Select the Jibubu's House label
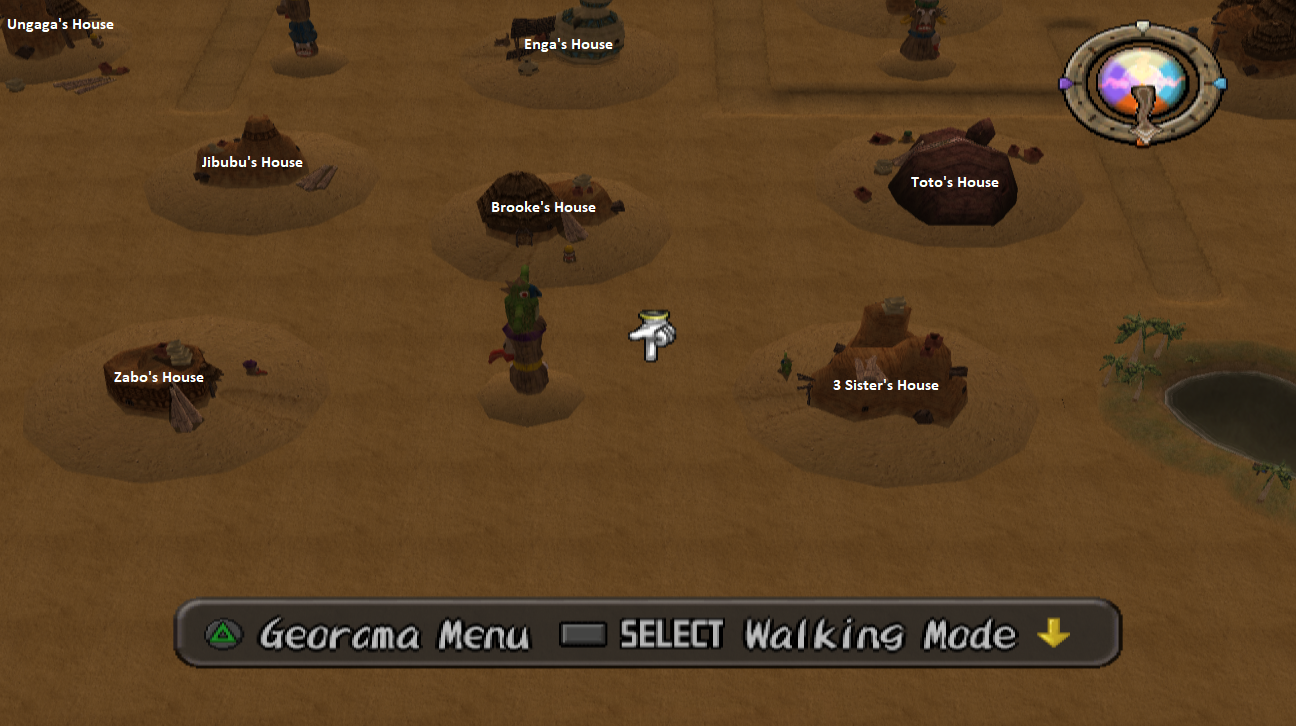Image resolution: width=1296 pixels, height=726 pixels. [x=253, y=161]
